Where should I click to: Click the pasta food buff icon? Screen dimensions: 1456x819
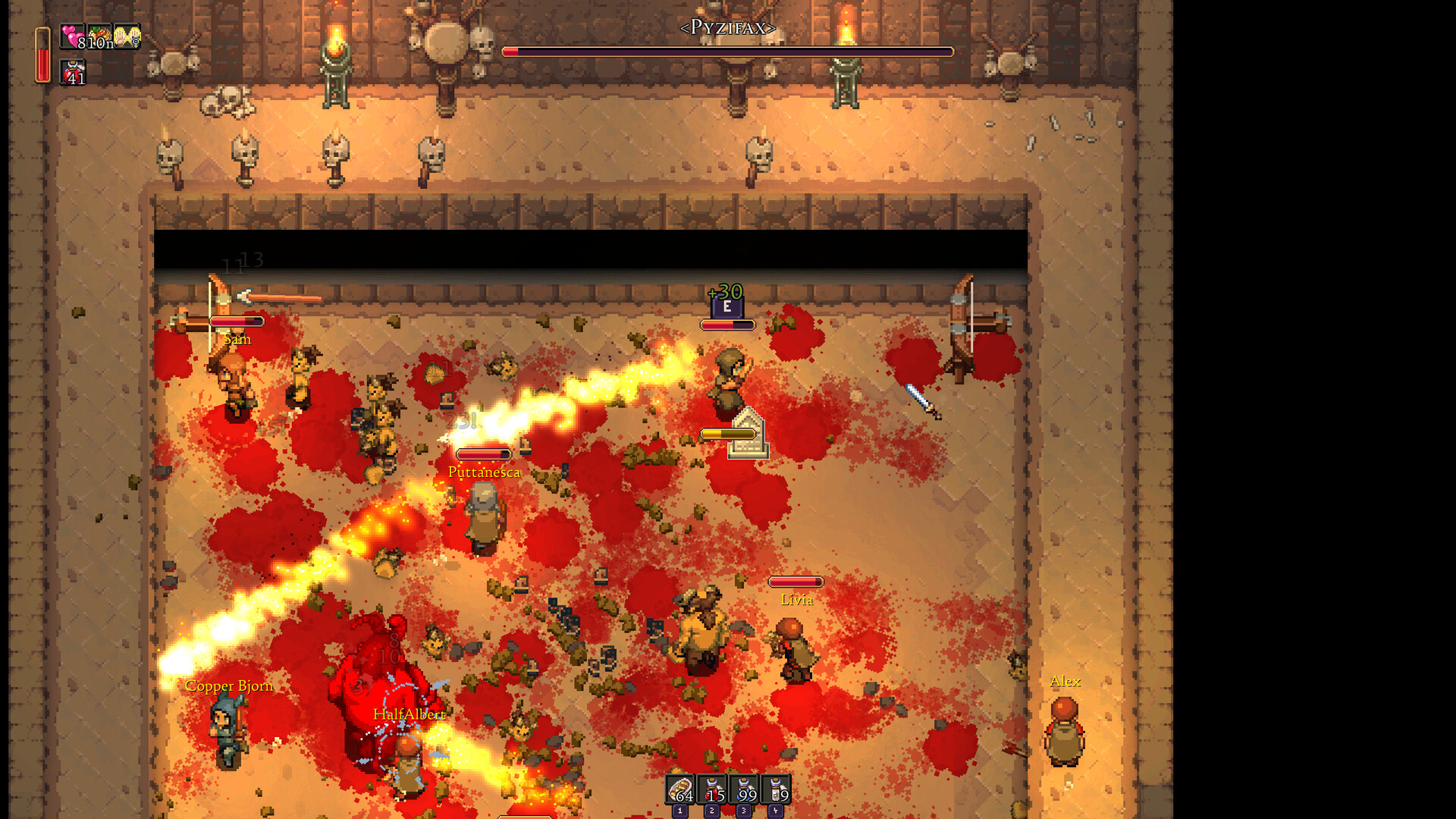[x=99, y=36]
